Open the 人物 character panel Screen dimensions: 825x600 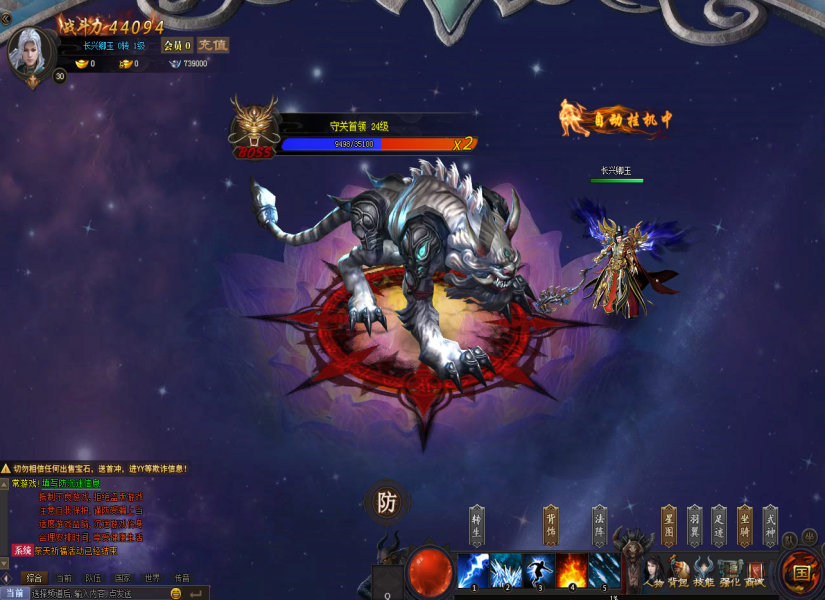[654, 573]
